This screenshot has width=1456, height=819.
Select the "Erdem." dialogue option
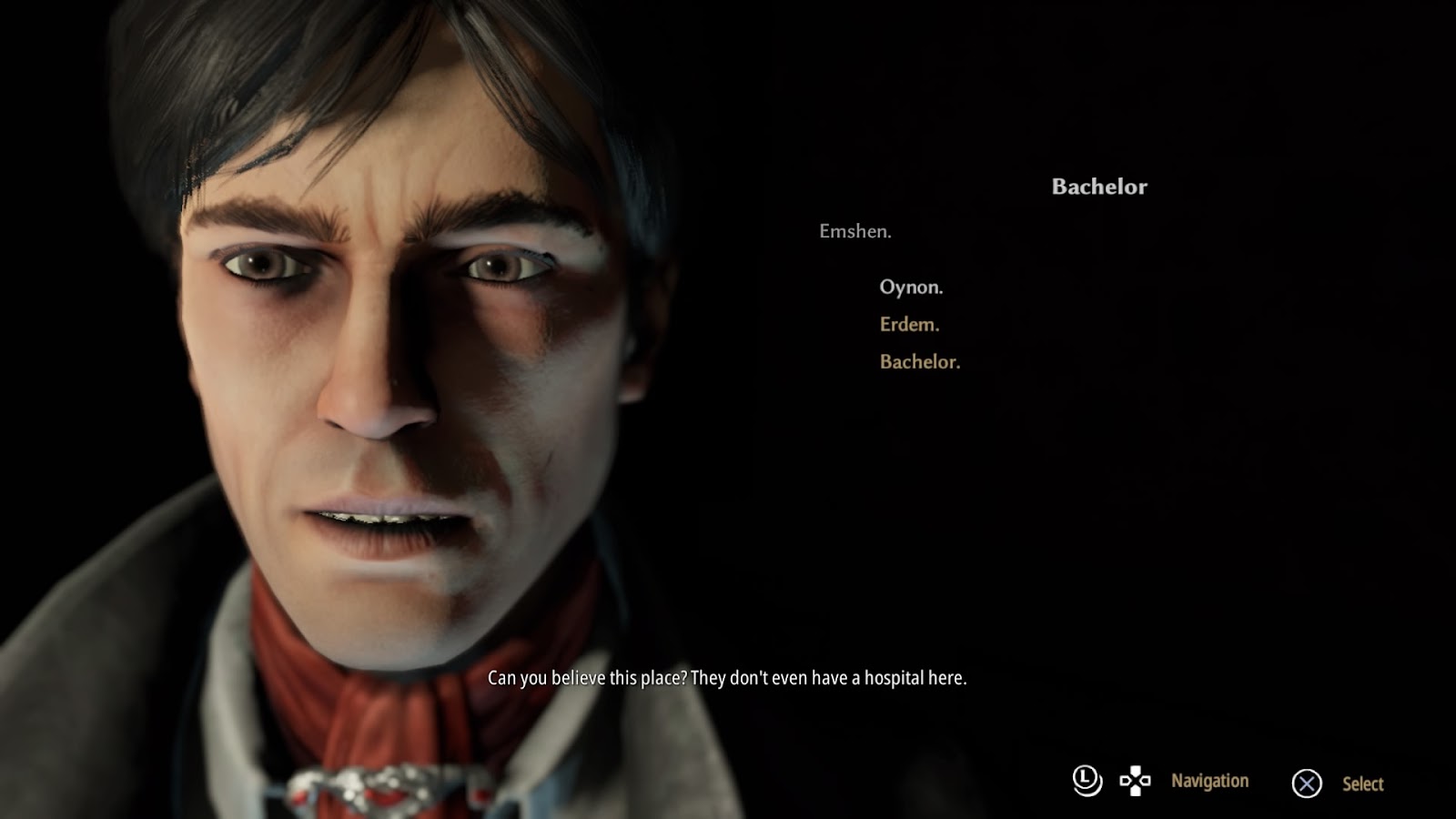click(909, 325)
